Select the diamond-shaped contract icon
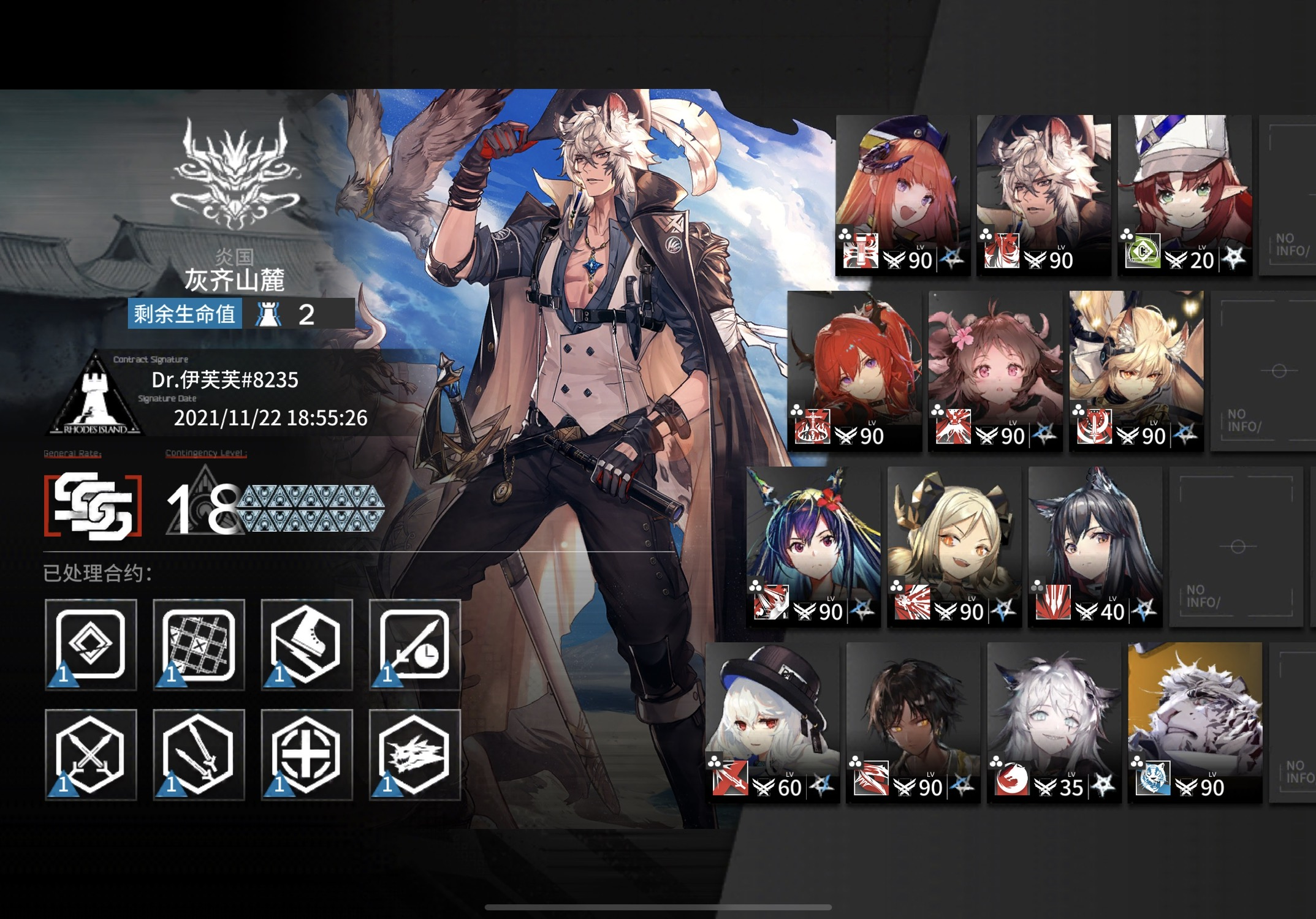The height and width of the screenshot is (919, 1316). (x=91, y=645)
